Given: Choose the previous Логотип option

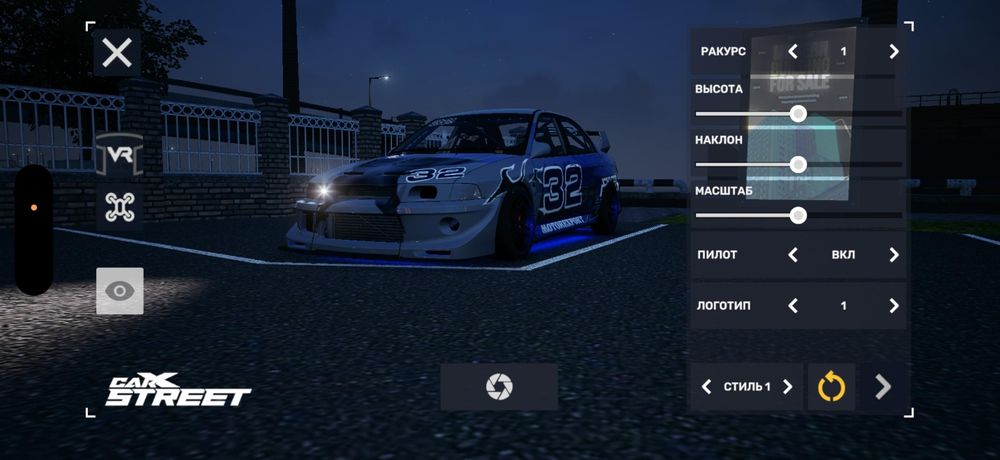Looking at the screenshot, I should [x=793, y=306].
